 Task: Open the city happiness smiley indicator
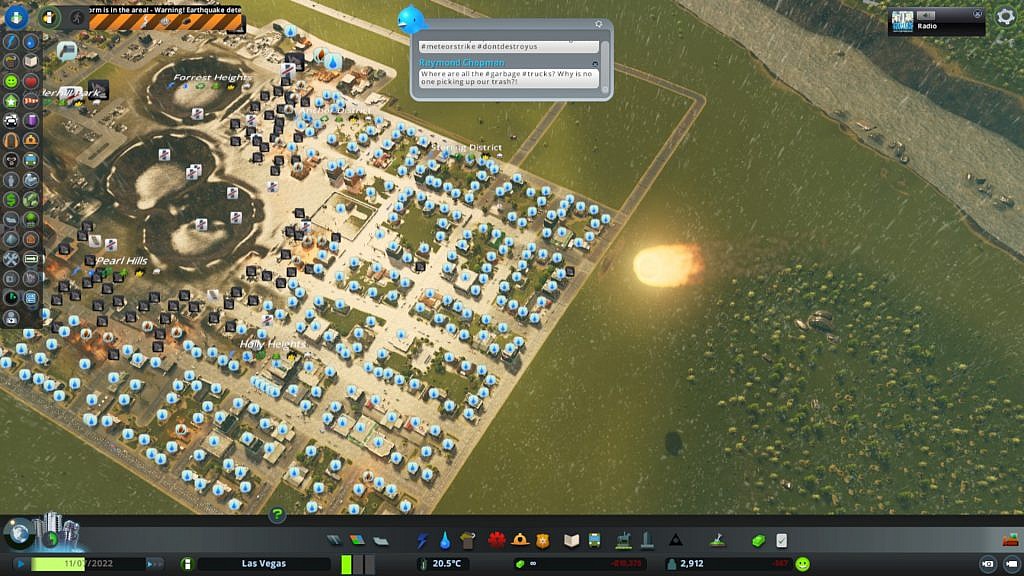pyautogui.click(x=803, y=564)
